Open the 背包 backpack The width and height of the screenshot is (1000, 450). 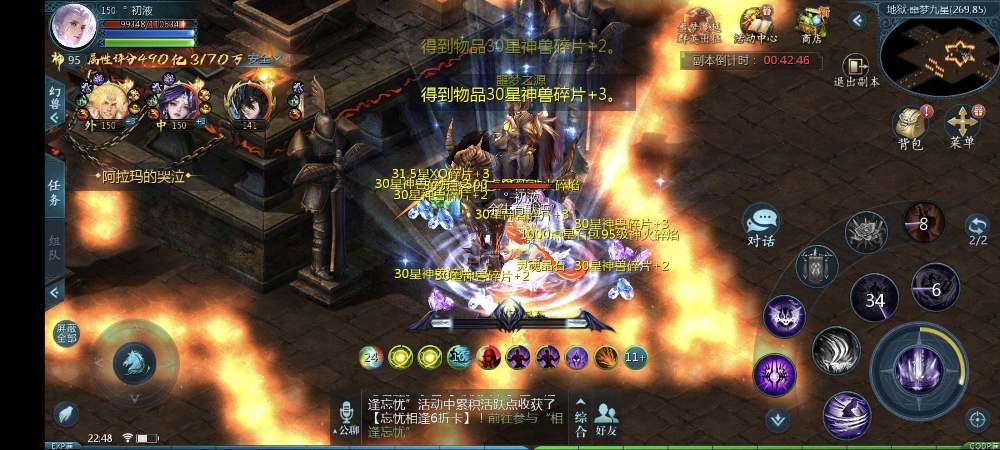[x=910, y=126]
